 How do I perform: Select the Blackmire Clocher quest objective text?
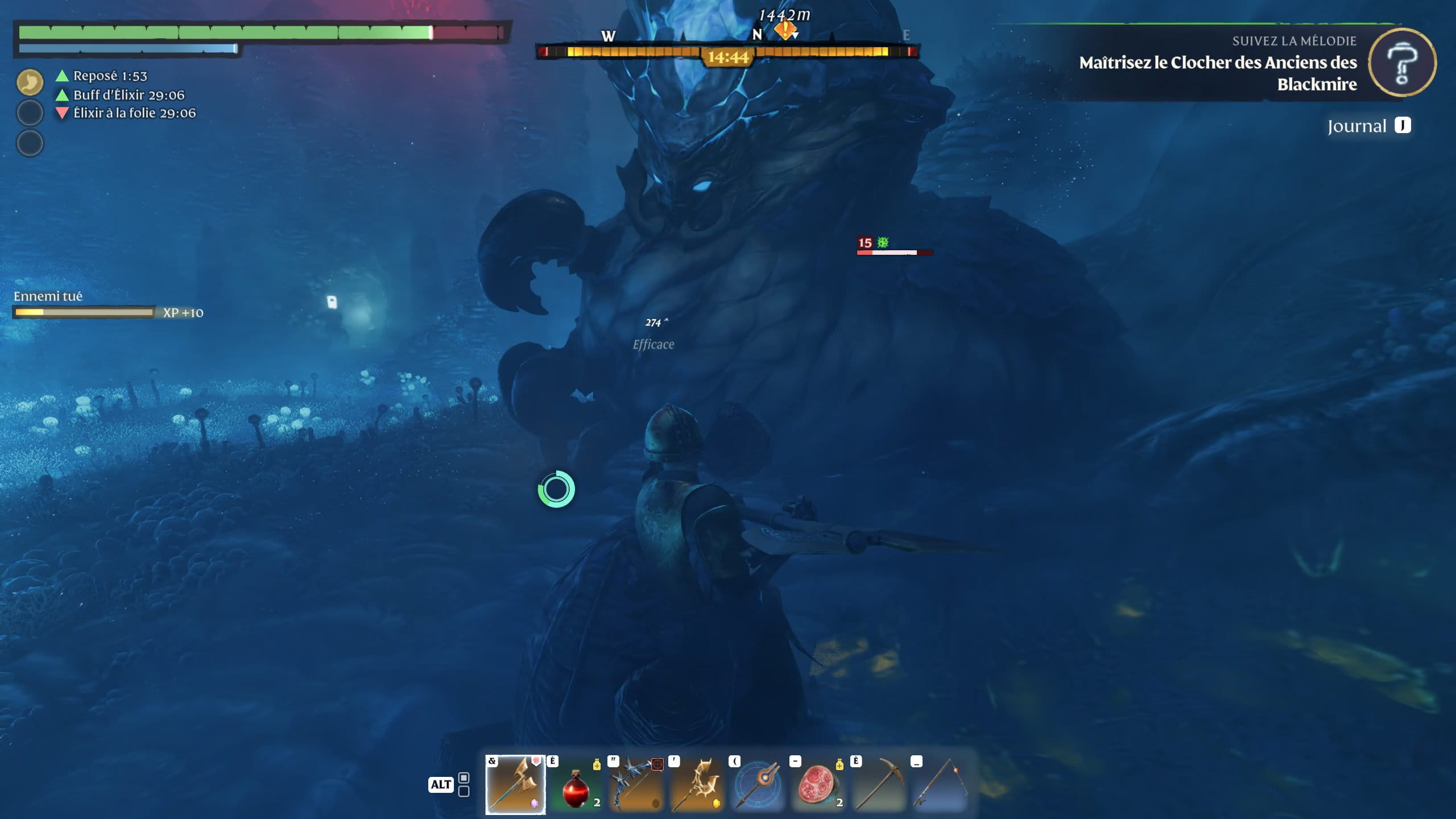pos(1218,73)
